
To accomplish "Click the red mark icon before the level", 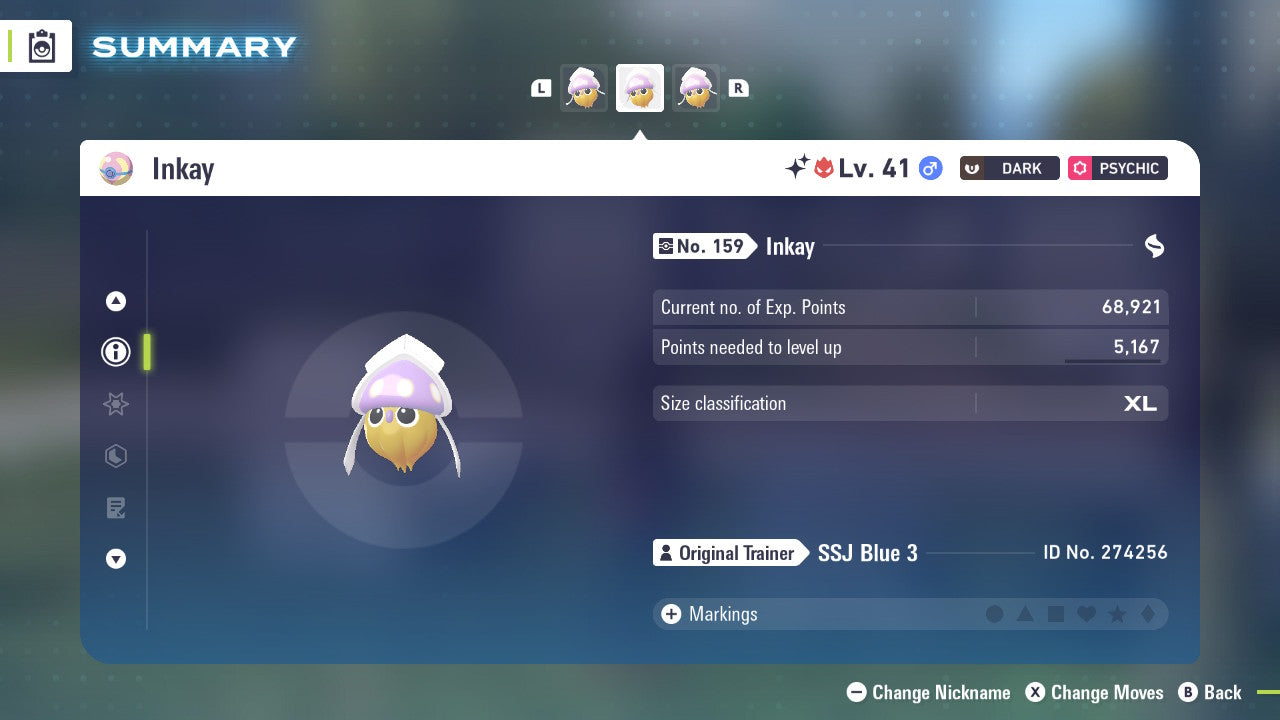I will 821,168.
